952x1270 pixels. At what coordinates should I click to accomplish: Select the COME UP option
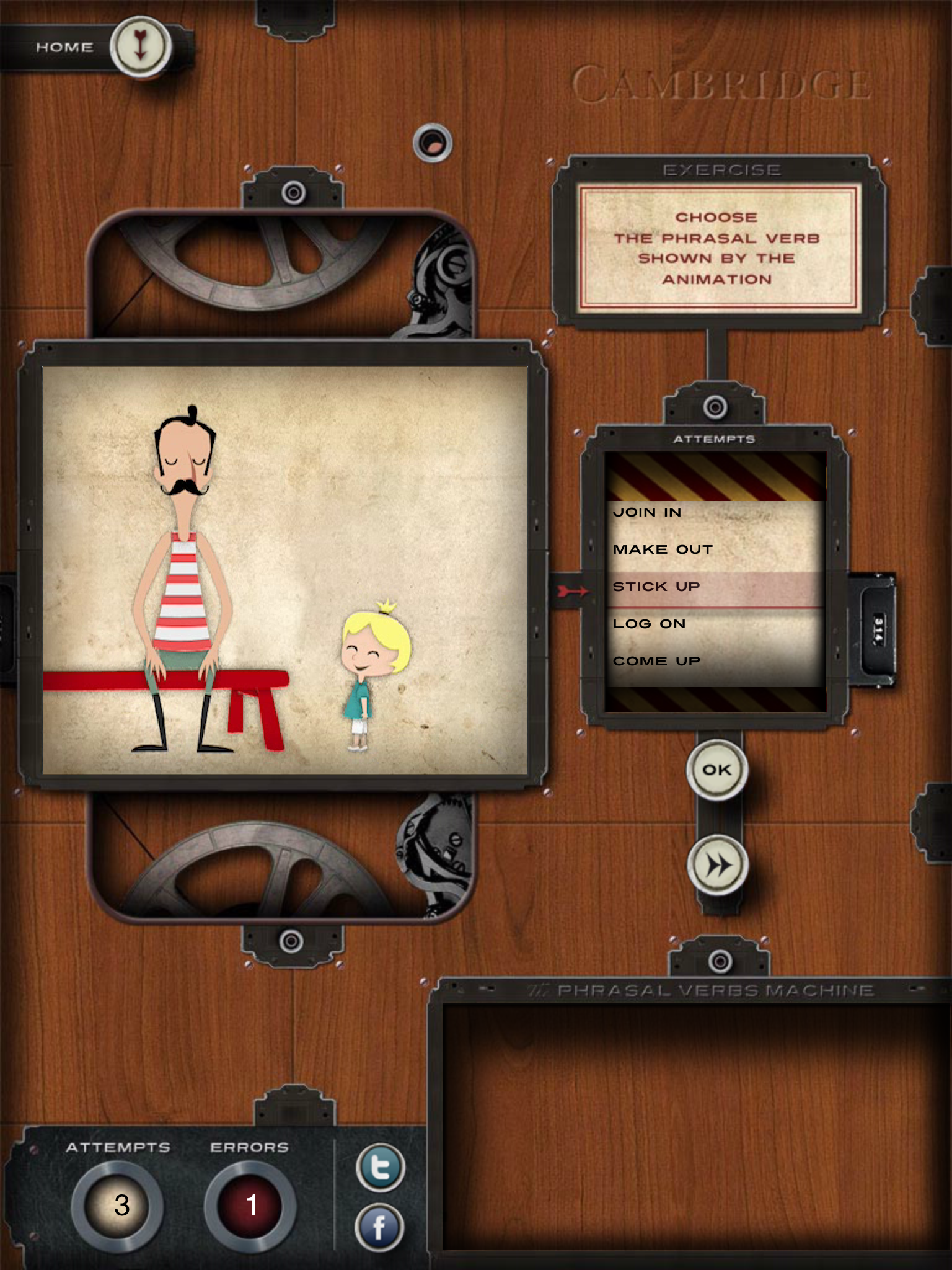[656, 661]
